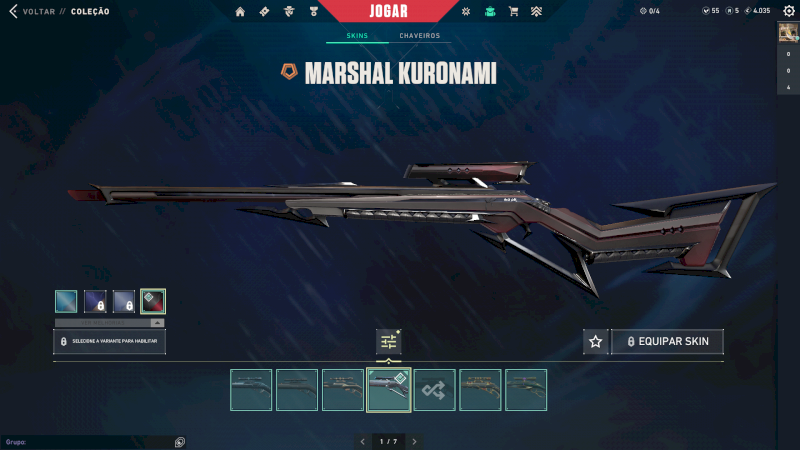Open the player avatar card
This screenshot has height=450, width=800.
788,32
